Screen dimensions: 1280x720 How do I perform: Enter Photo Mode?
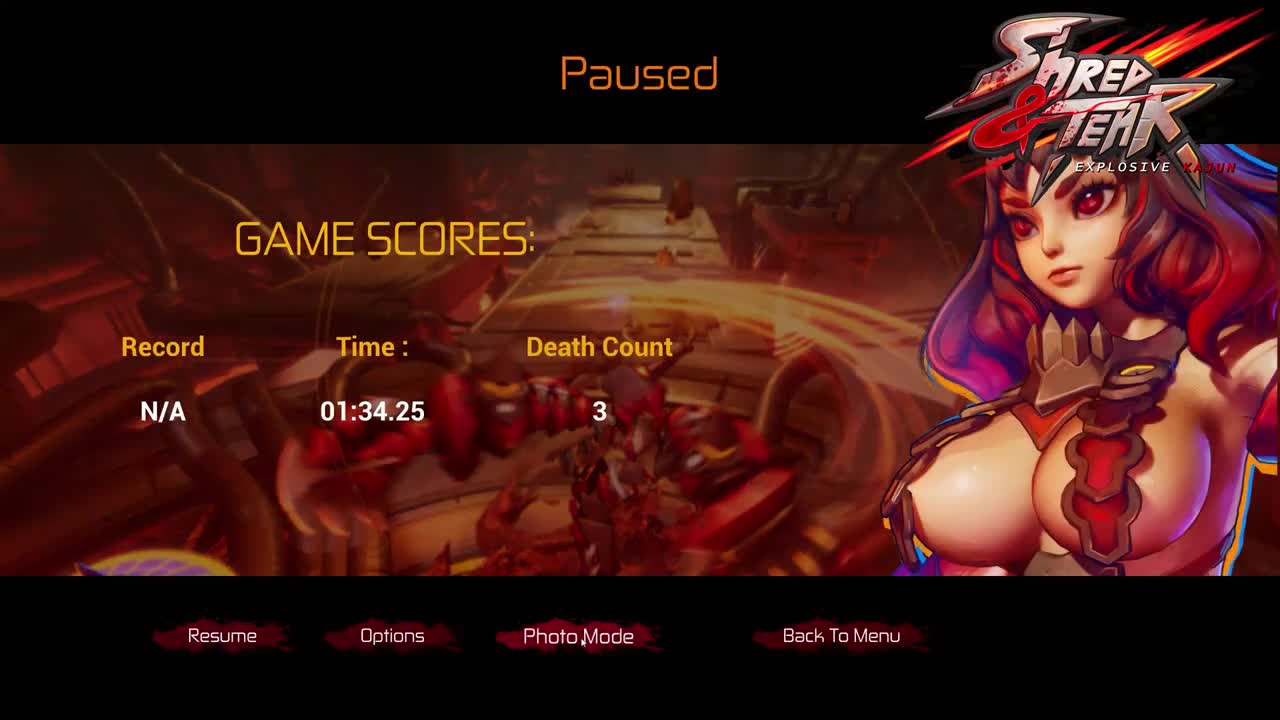pos(578,636)
